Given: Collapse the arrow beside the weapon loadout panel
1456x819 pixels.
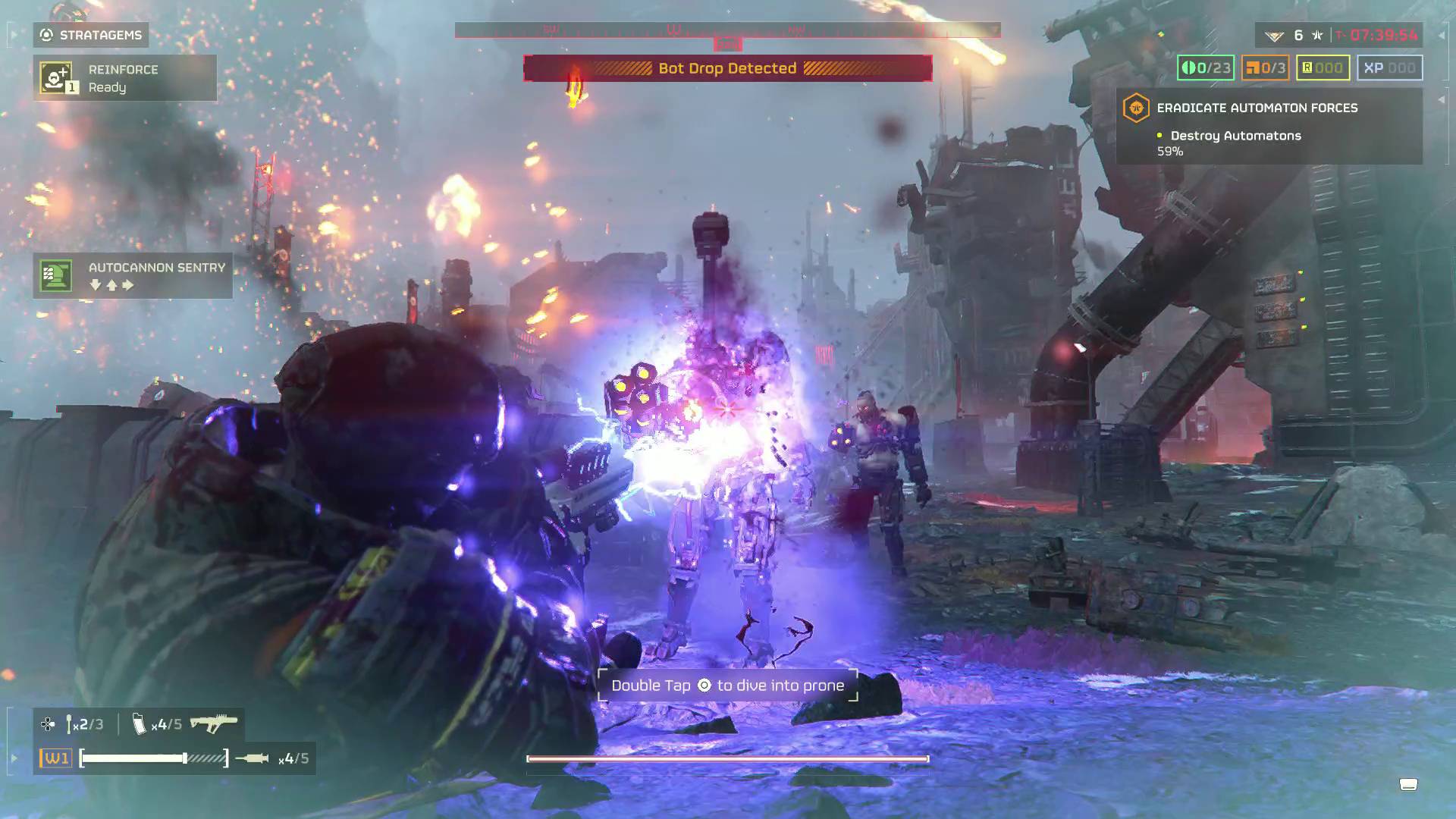Looking at the screenshot, I should [x=13, y=756].
